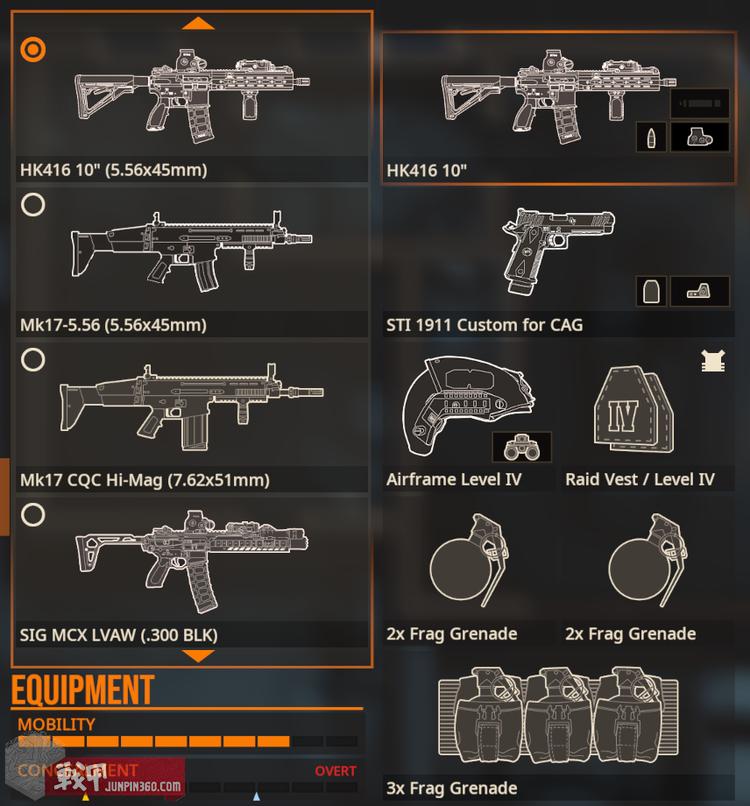The height and width of the screenshot is (806, 750).
Task: Click the small vest carrier icon
Action: (712, 362)
